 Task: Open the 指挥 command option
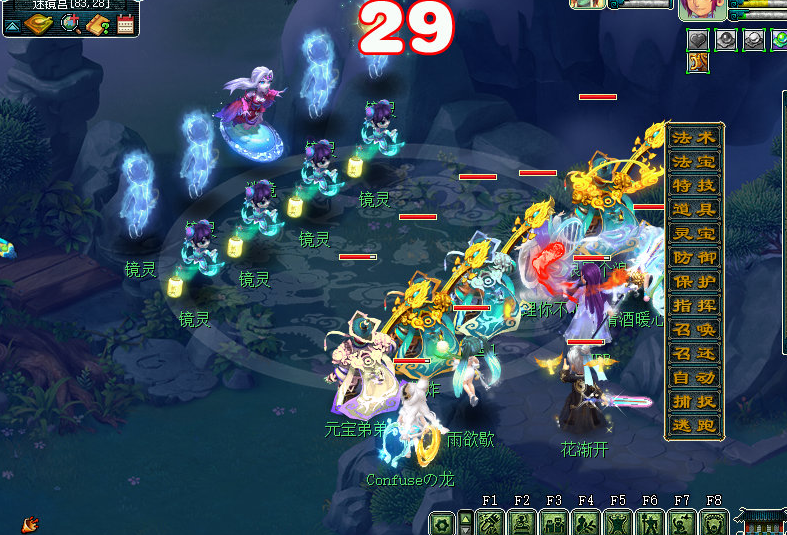tap(694, 306)
